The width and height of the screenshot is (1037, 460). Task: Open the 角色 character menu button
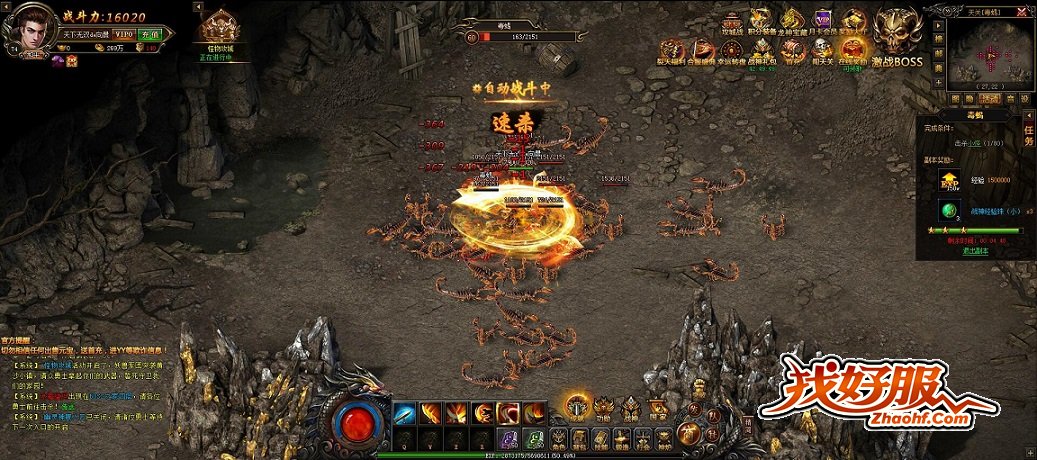pos(556,438)
